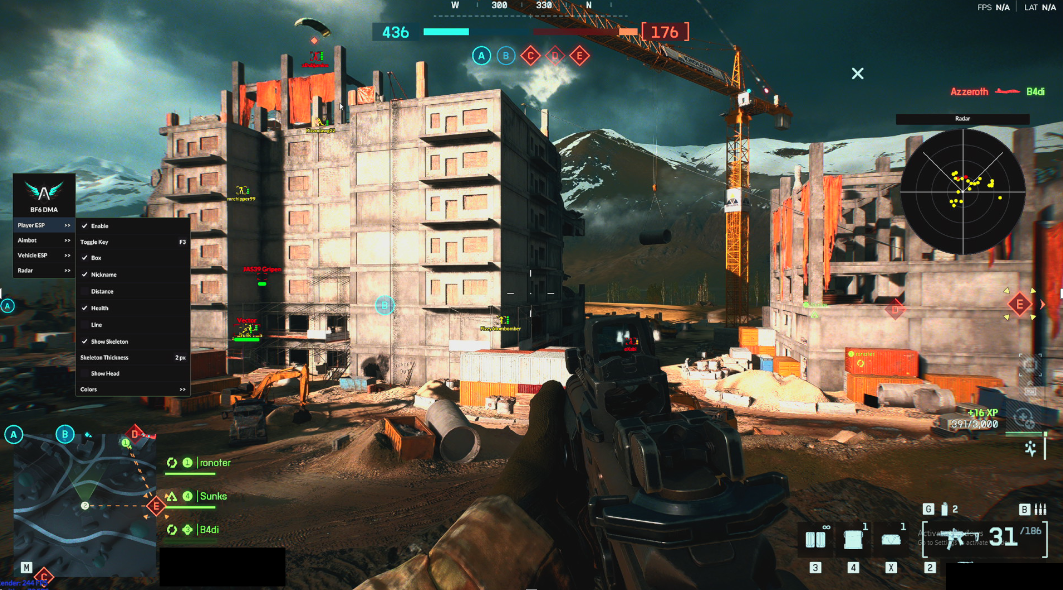Select objective D in the top capture row
1063x590 pixels.
click(554, 56)
